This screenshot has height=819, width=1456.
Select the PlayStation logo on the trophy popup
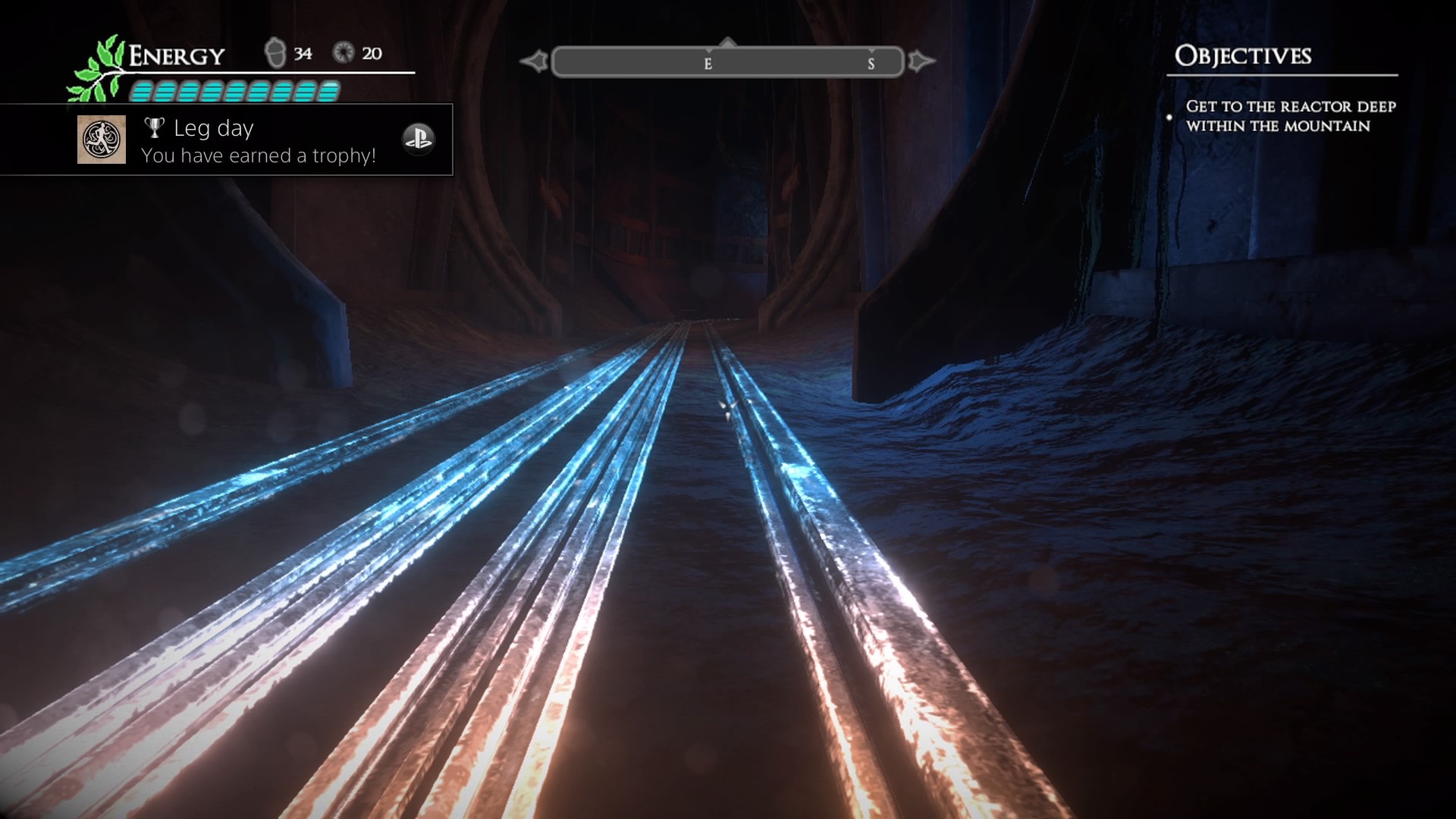click(x=418, y=139)
